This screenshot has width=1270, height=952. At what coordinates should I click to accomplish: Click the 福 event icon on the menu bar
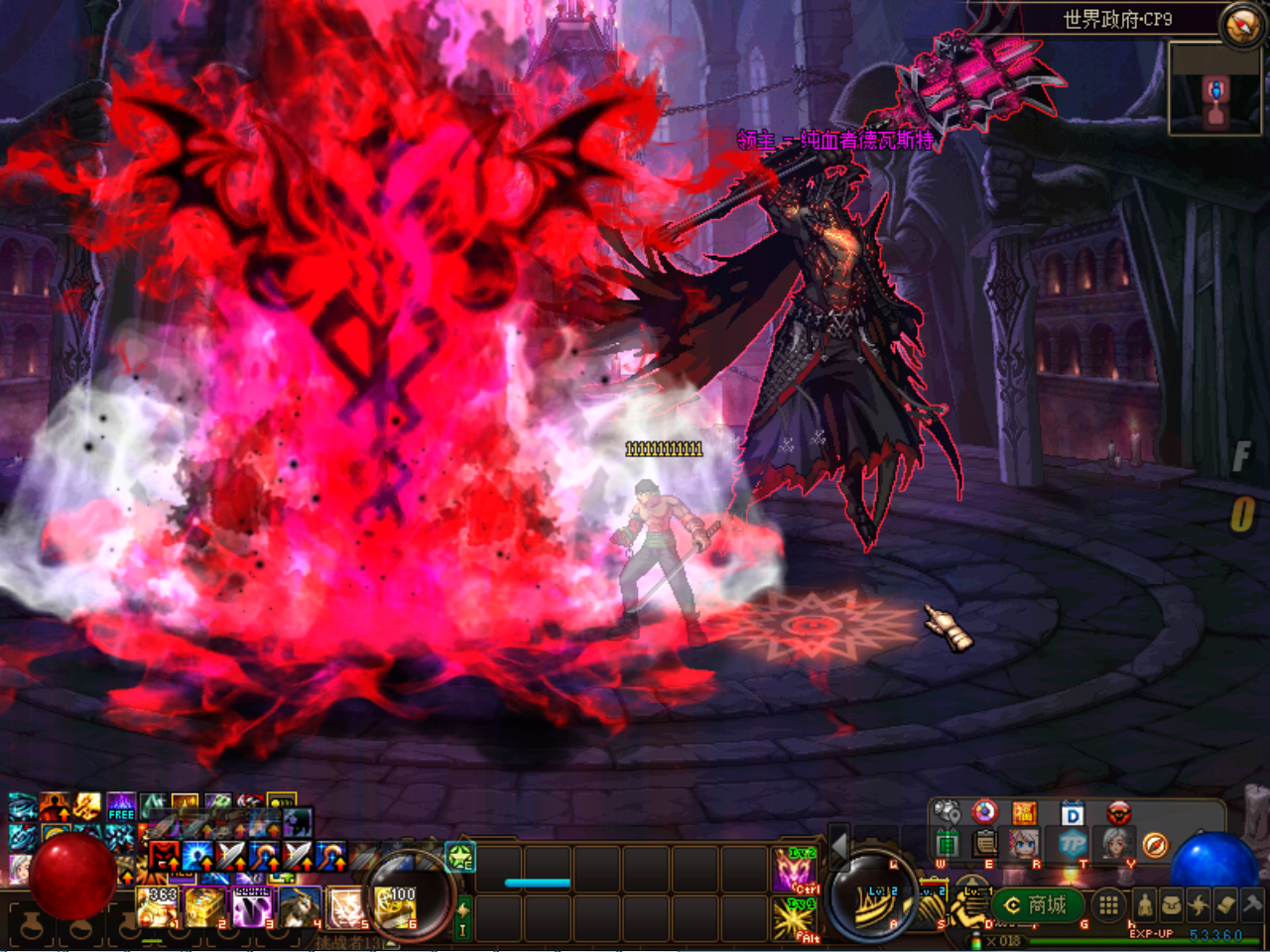(1024, 813)
